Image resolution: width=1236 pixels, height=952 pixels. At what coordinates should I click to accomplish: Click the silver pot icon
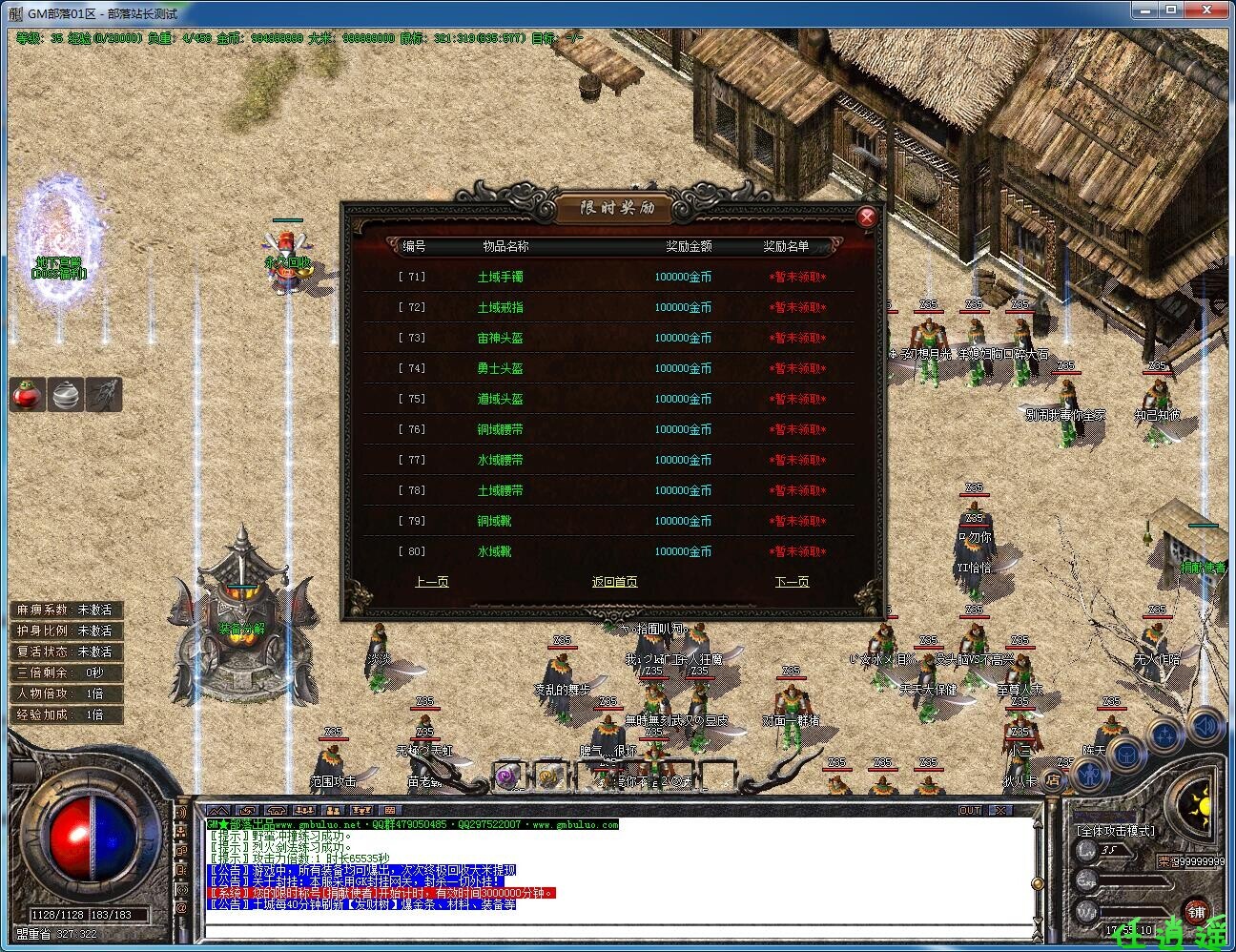tap(65, 394)
